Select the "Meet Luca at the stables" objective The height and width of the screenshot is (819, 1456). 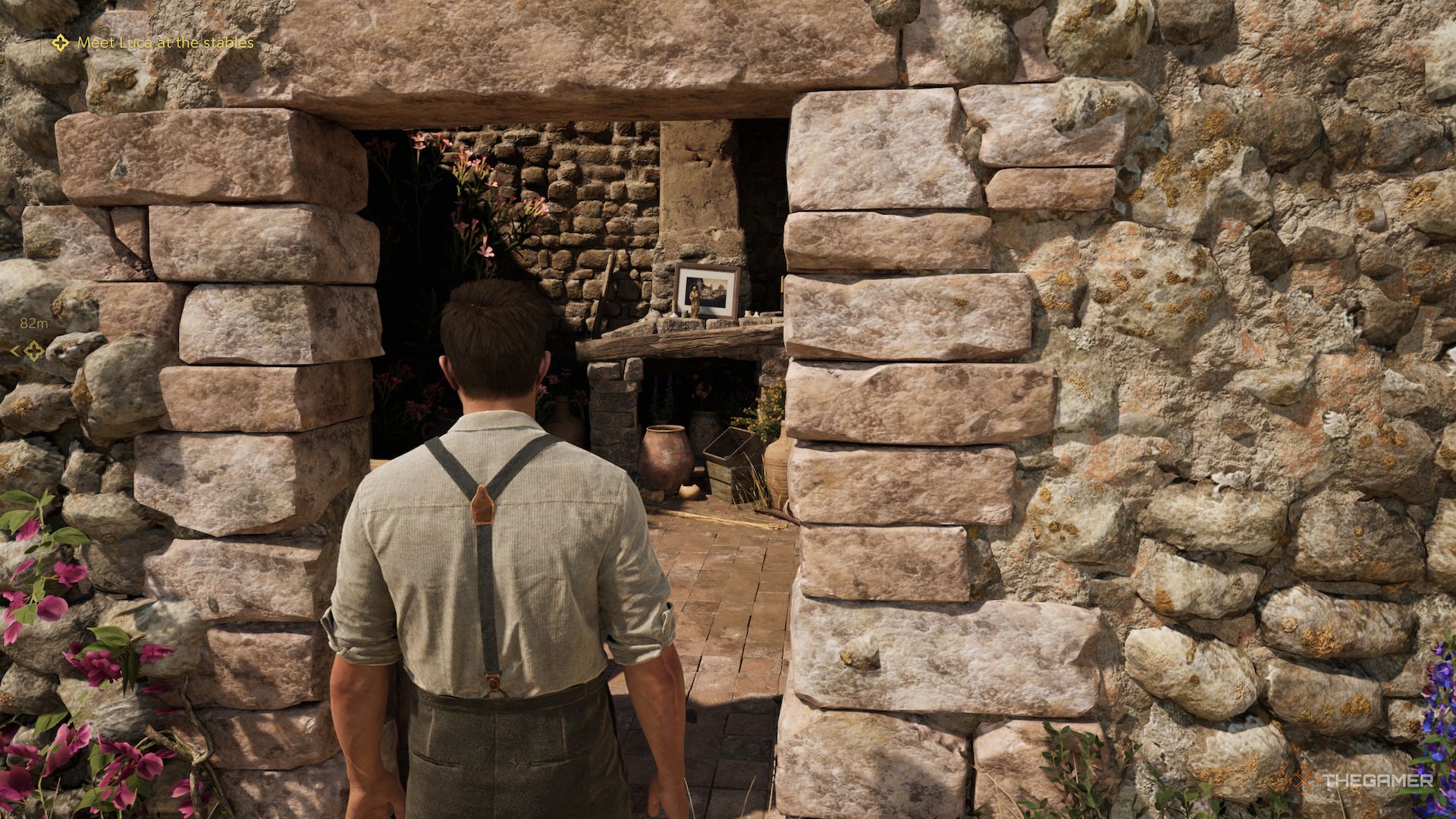165,43
